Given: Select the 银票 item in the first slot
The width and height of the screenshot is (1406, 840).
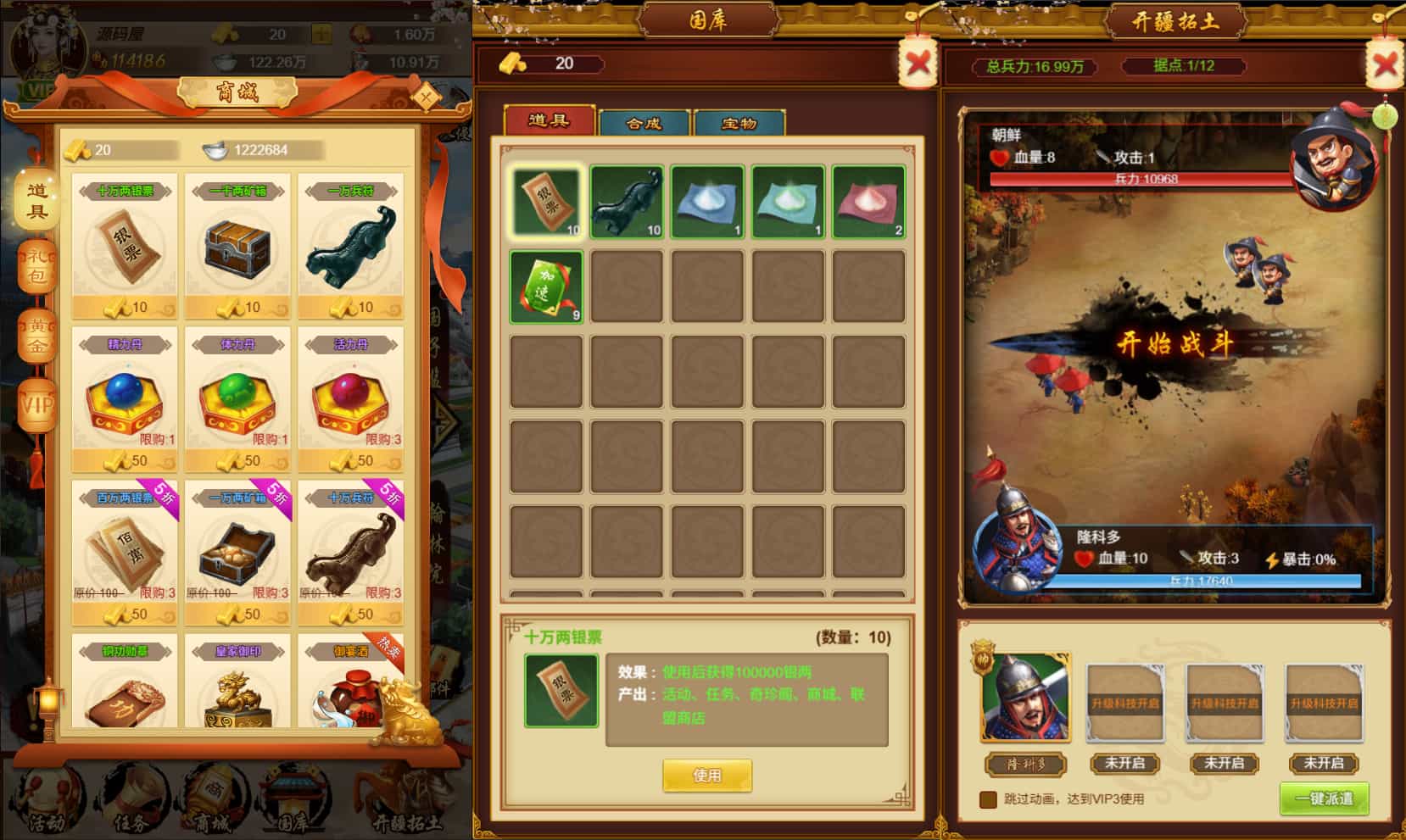Looking at the screenshot, I should tap(545, 203).
